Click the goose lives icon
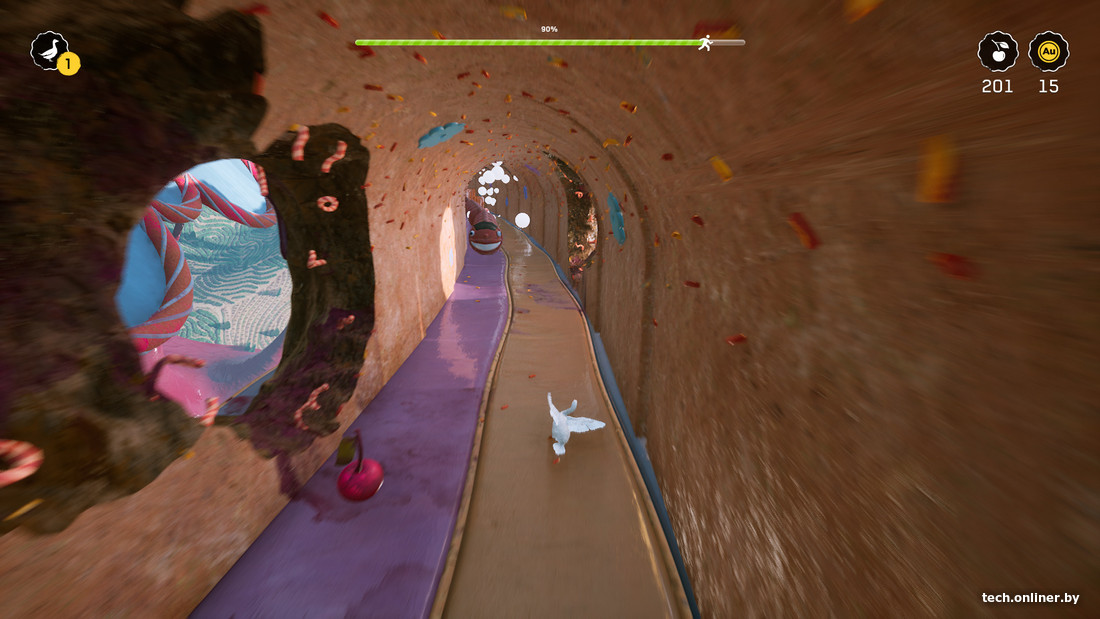This screenshot has height=619, width=1100. pyautogui.click(x=49, y=50)
